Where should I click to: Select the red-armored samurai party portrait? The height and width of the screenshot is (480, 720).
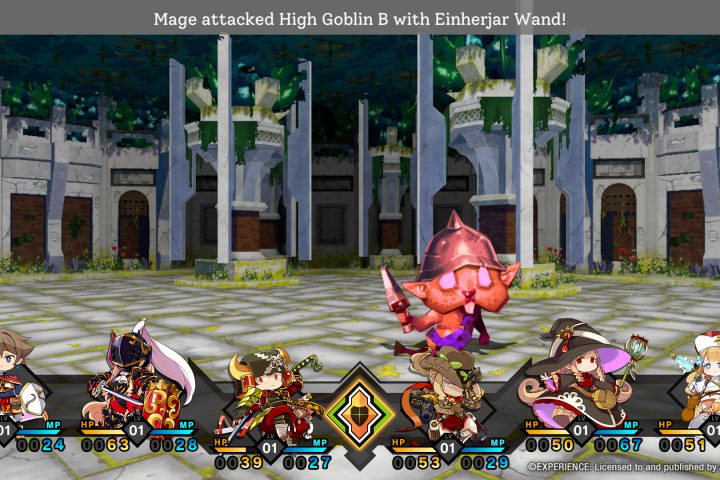point(267,393)
